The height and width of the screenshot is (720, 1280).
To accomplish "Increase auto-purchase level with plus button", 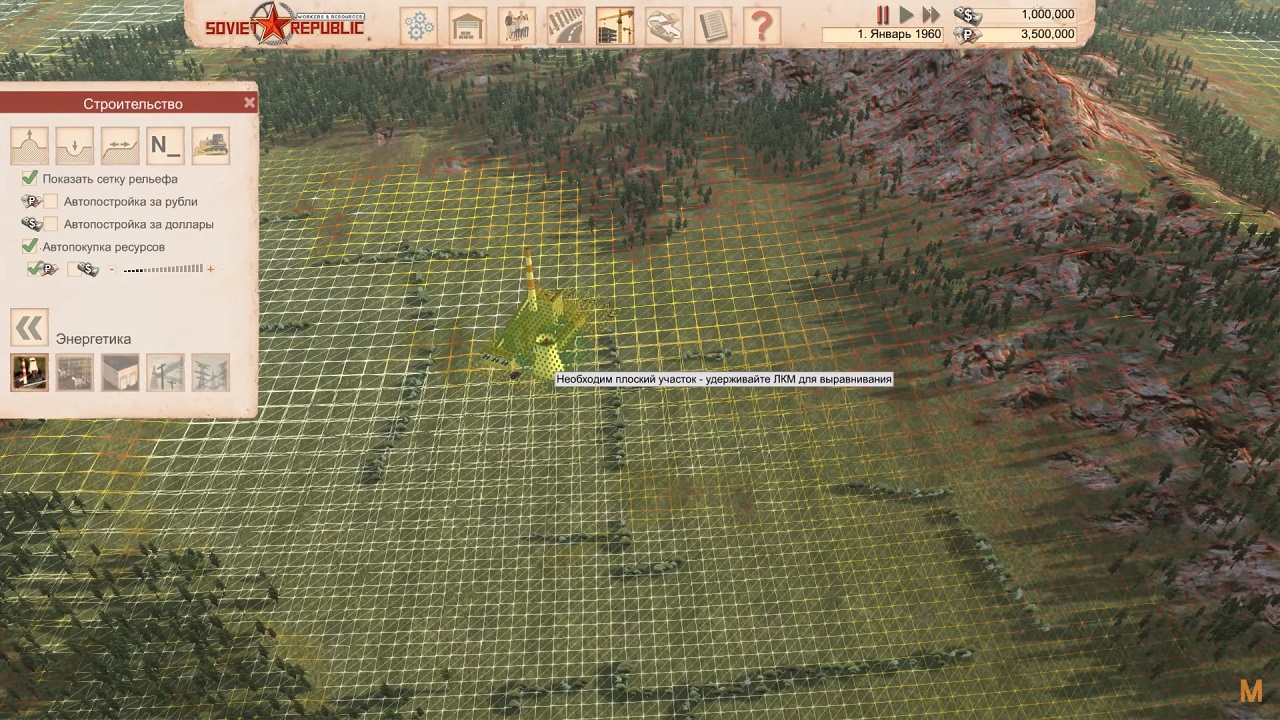I will click(211, 269).
